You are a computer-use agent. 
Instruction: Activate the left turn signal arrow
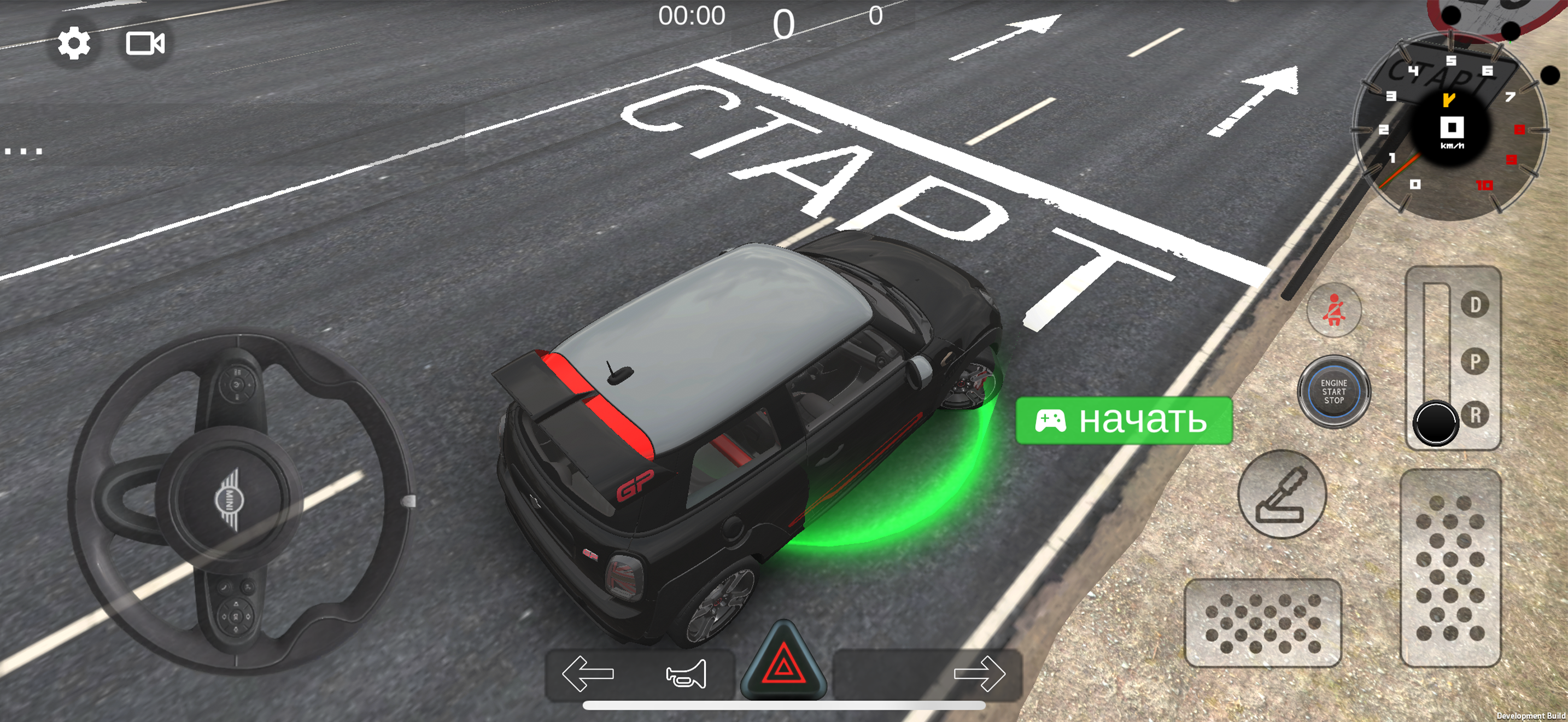pos(587,673)
